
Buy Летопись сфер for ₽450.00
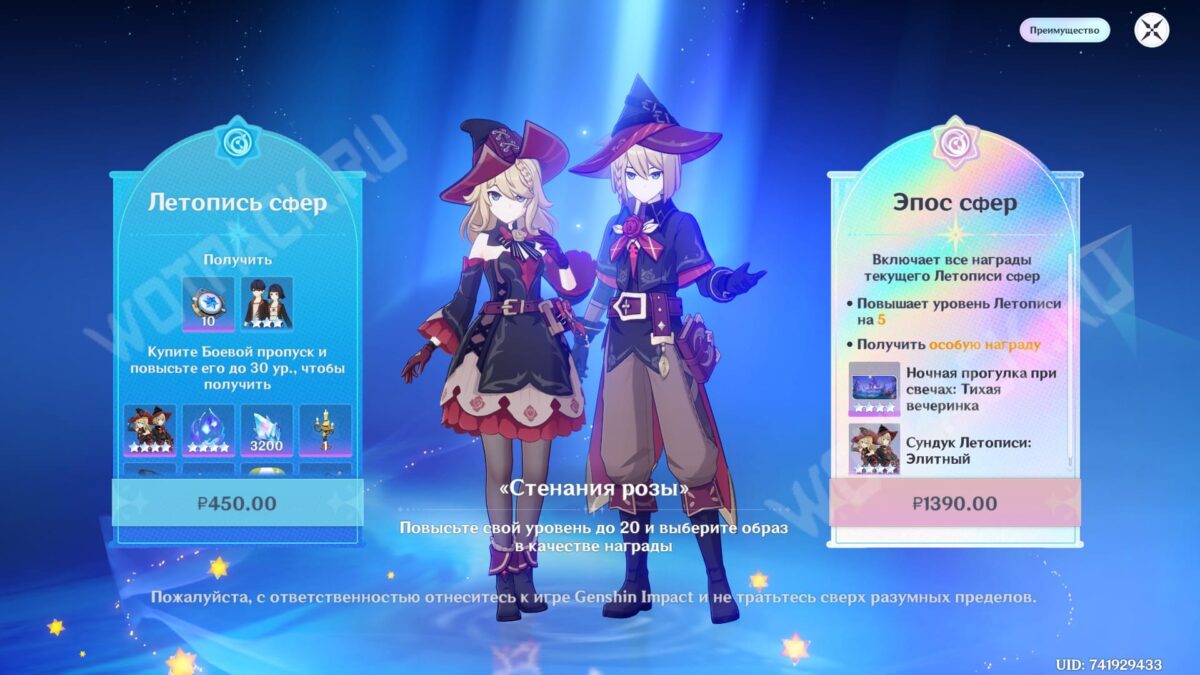coord(237,503)
